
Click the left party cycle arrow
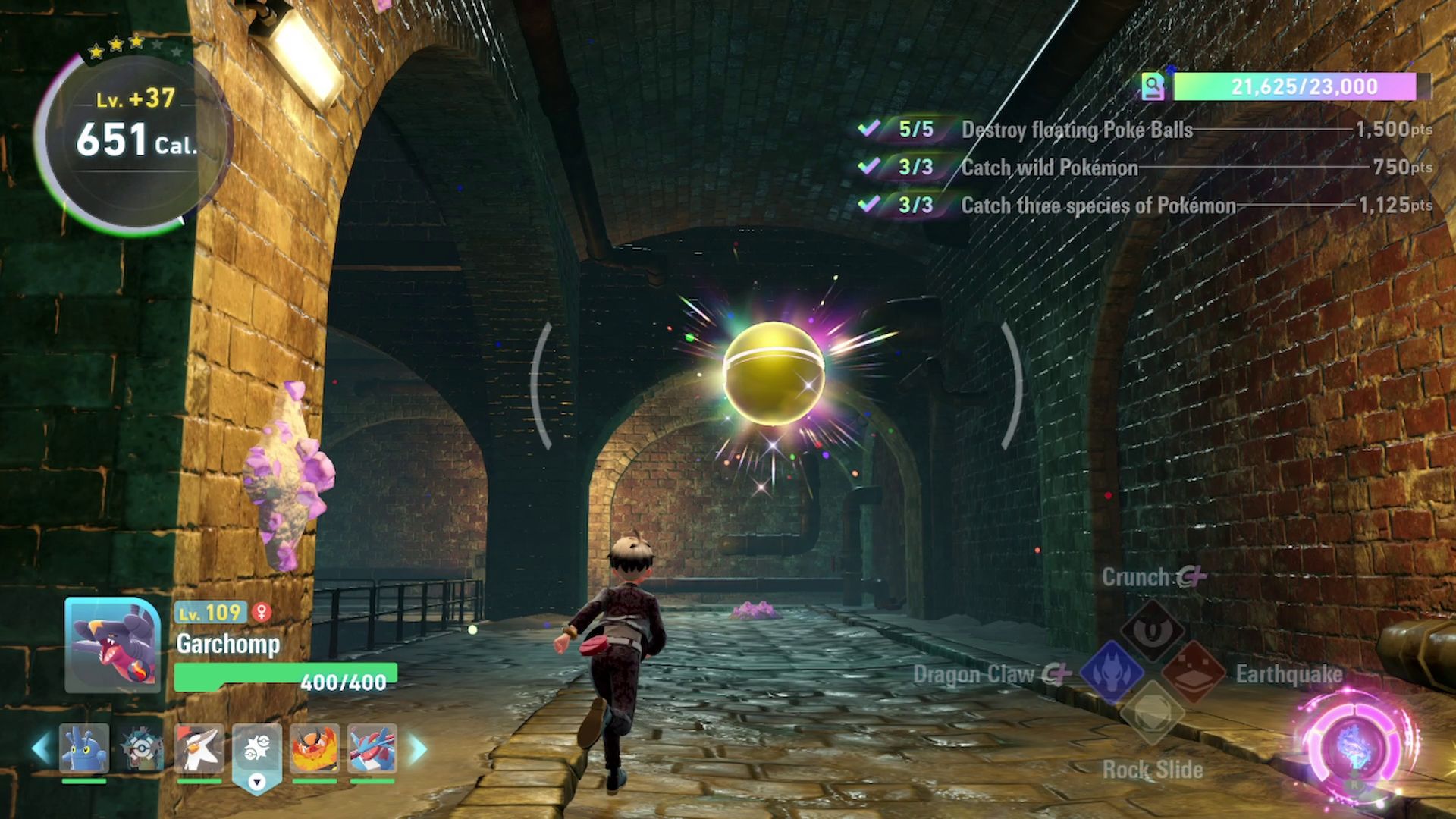pyautogui.click(x=42, y=748)
